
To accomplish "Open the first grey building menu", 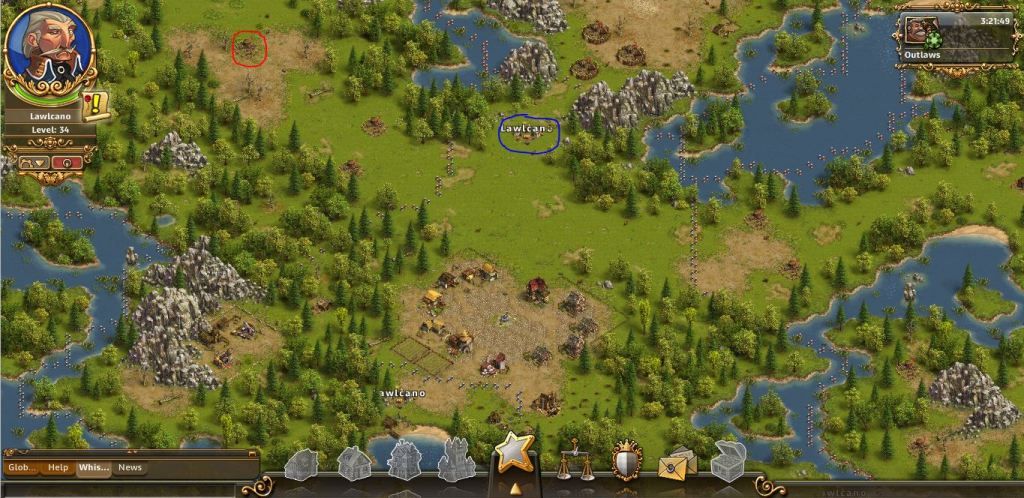I will [302, 463].
